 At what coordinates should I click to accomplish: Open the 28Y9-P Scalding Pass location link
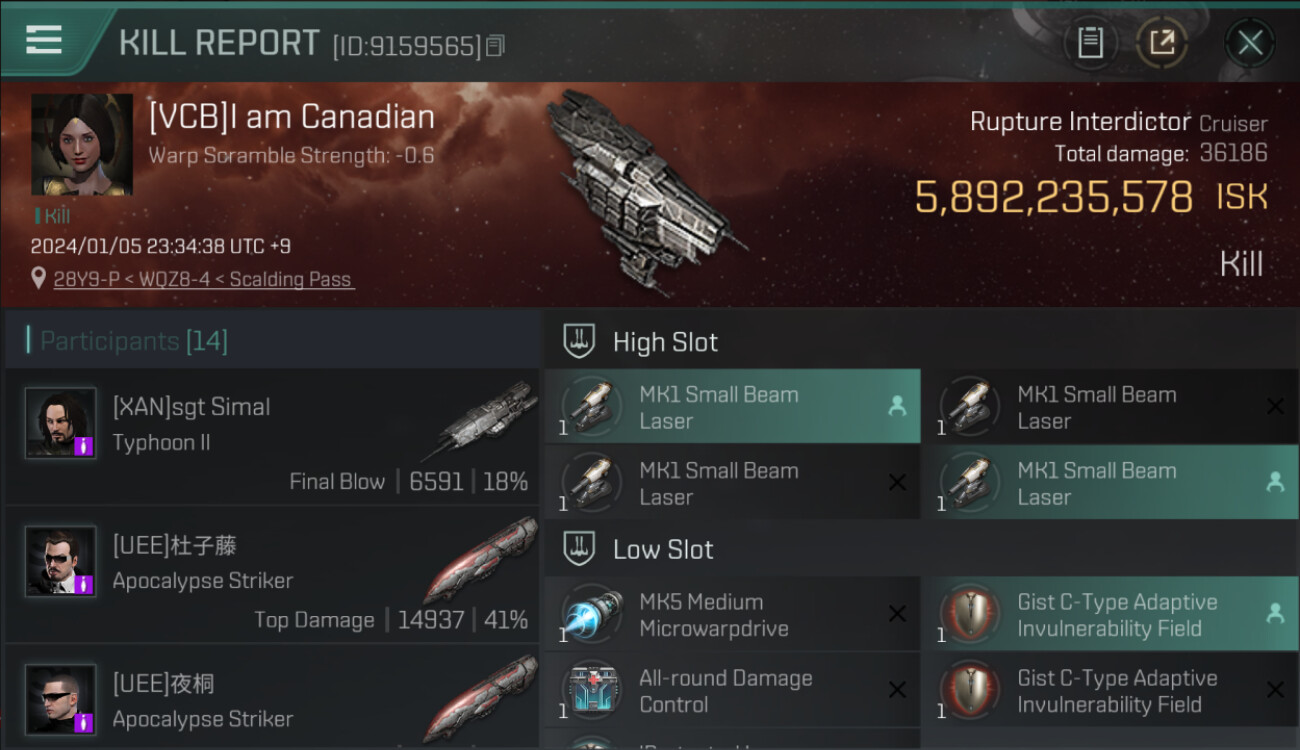click(x=204, y=280)
